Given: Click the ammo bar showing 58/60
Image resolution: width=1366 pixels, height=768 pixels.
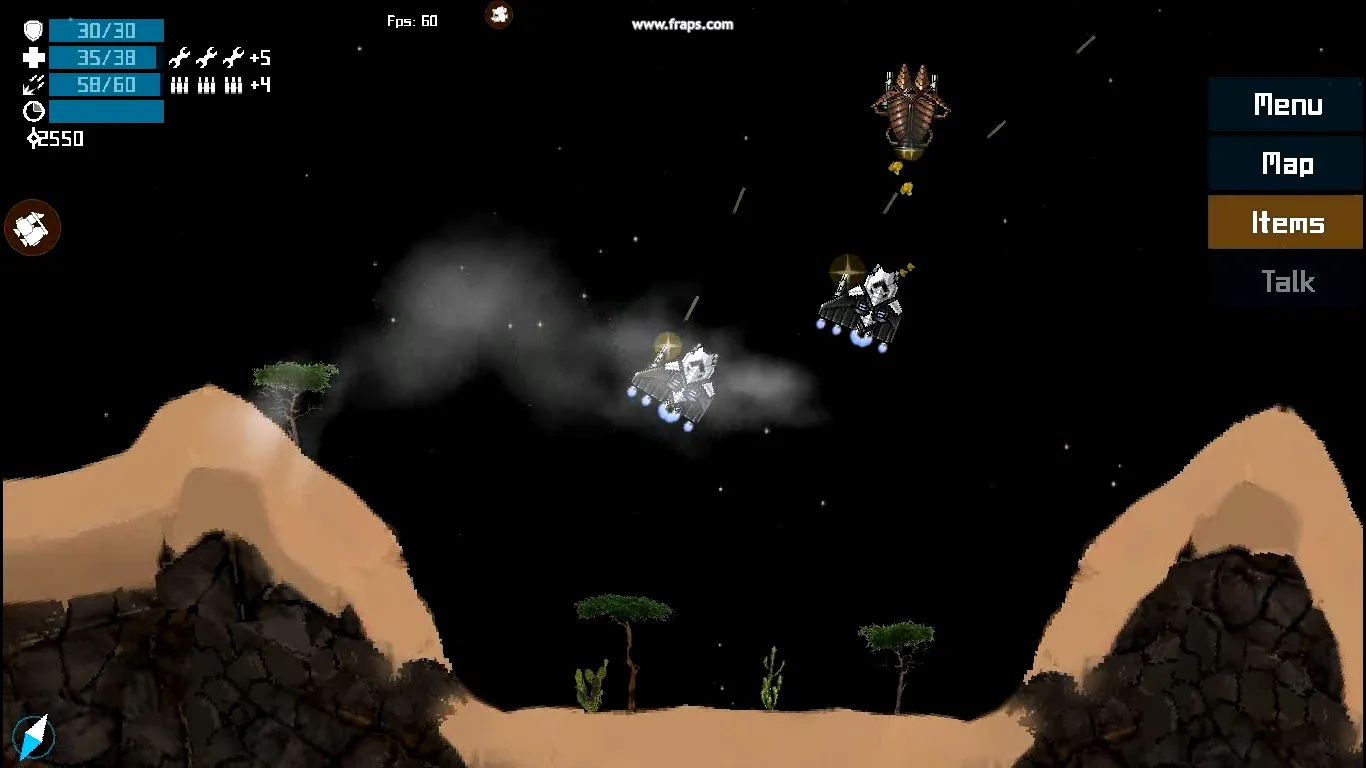Looking at the screenshot, I should pyautogui.click(x=106, y=84).
